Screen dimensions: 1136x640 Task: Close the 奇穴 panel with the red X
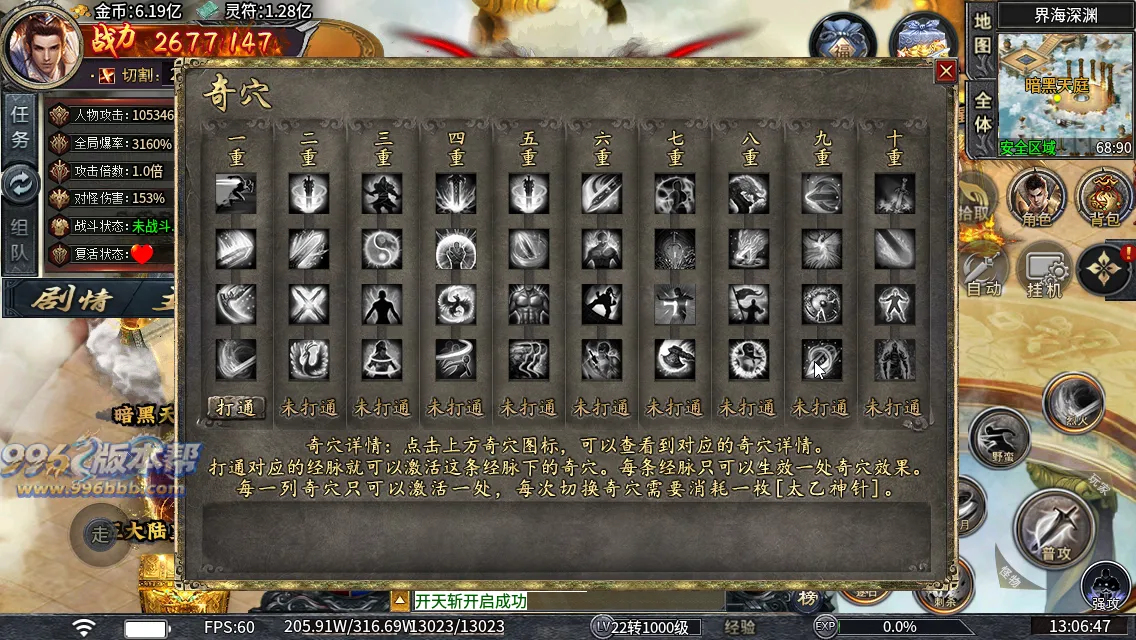pyautogui.click(x=945, y=71)
